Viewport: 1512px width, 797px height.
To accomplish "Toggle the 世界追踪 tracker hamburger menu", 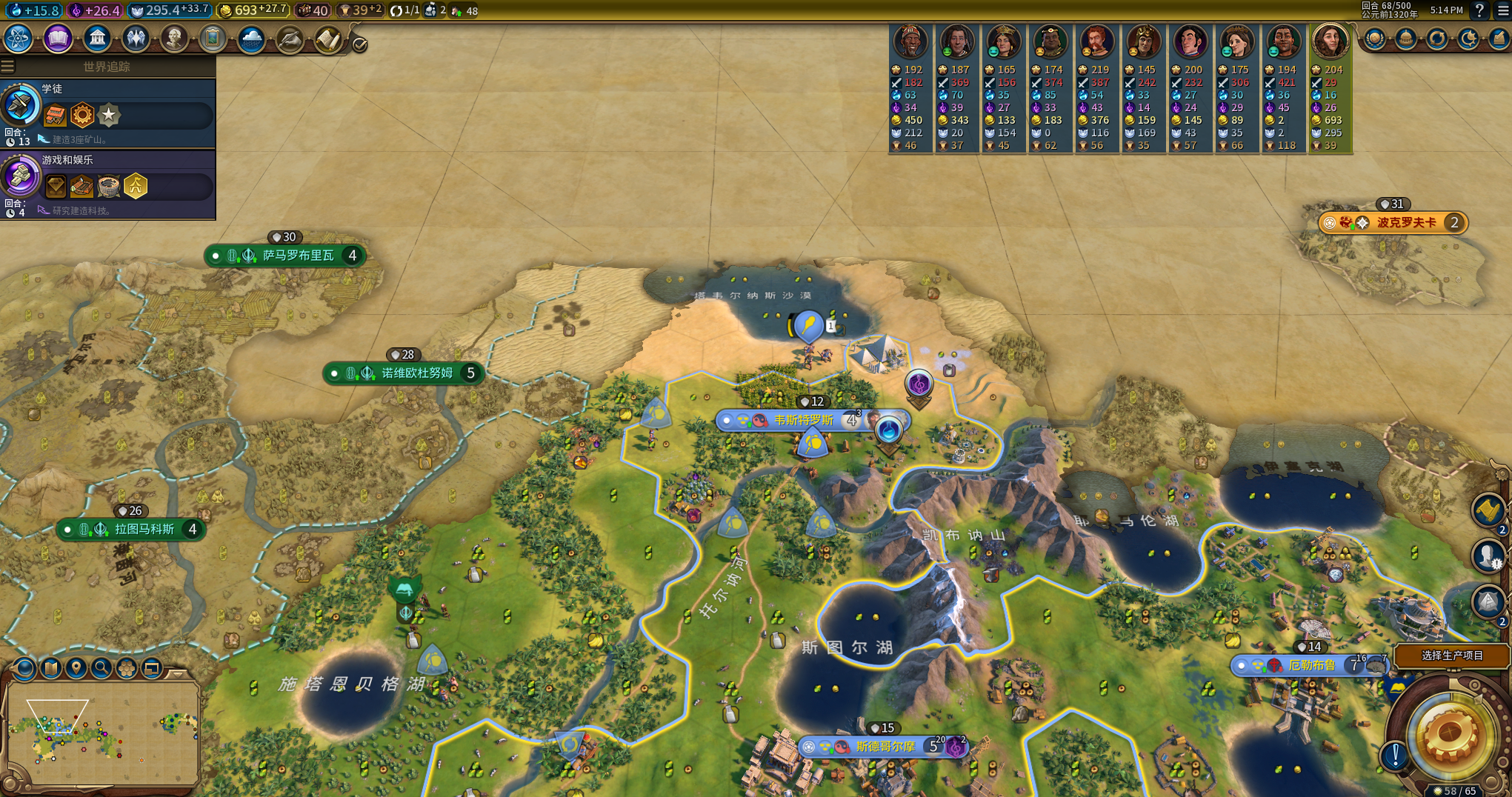I will coord(8,67).
